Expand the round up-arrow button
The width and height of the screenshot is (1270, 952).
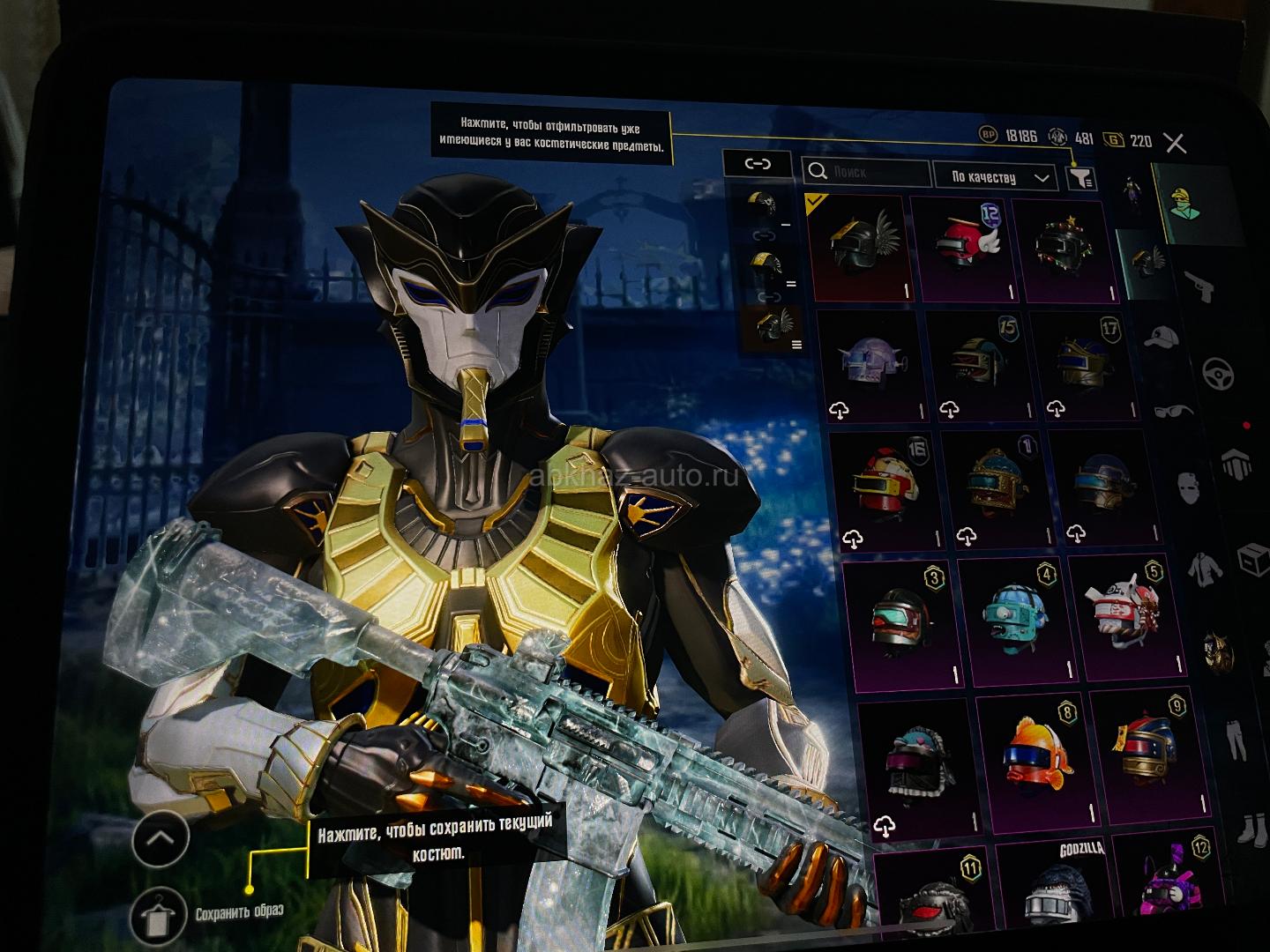coord(160,839)
